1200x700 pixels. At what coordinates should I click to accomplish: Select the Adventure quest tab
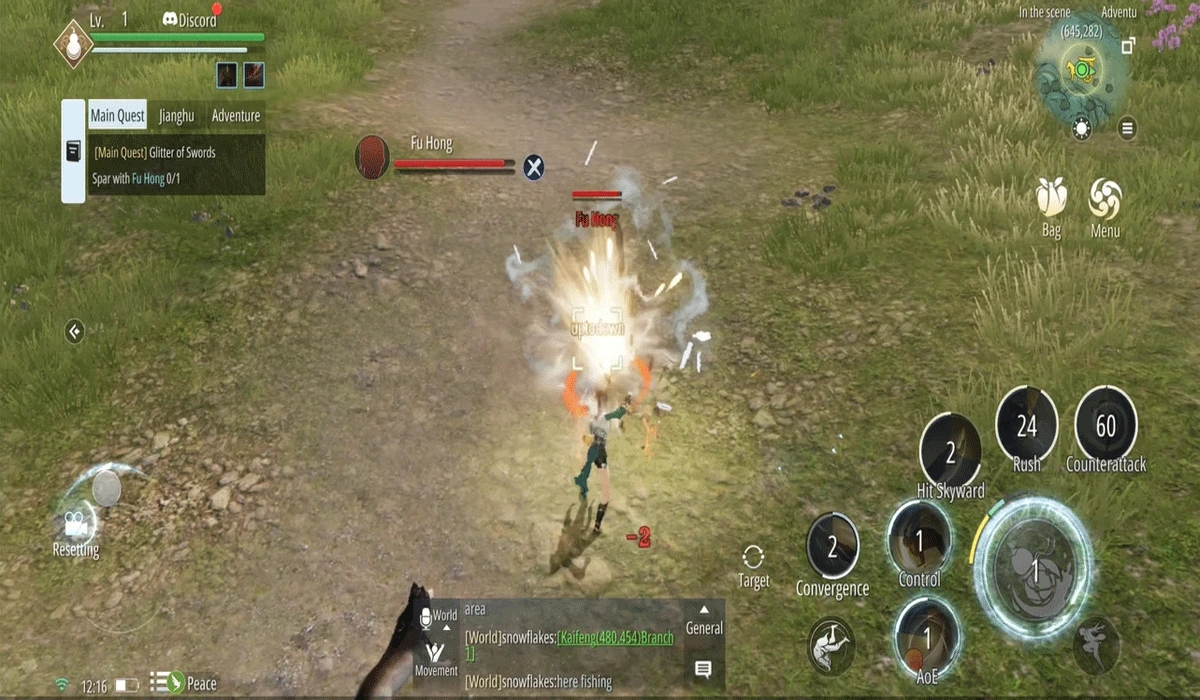[236, 115]
